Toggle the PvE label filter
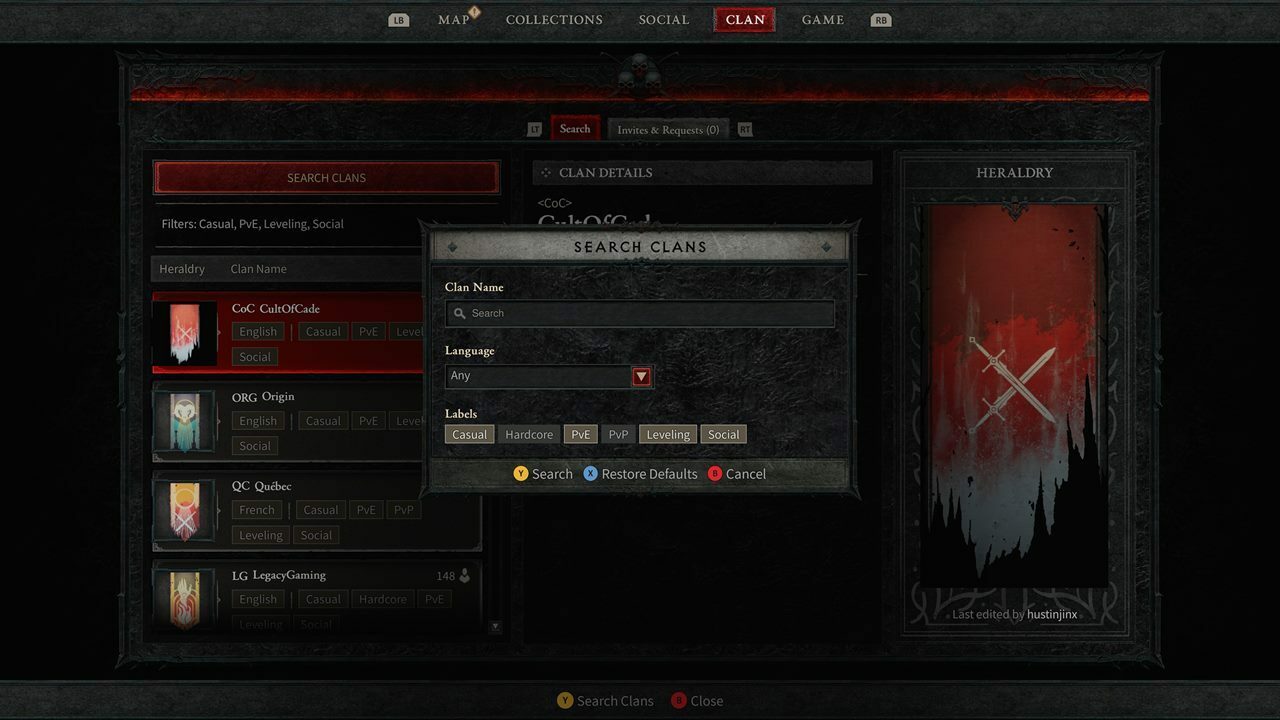This screenshot has width=1280, height=720. click(x=580, y=434)
